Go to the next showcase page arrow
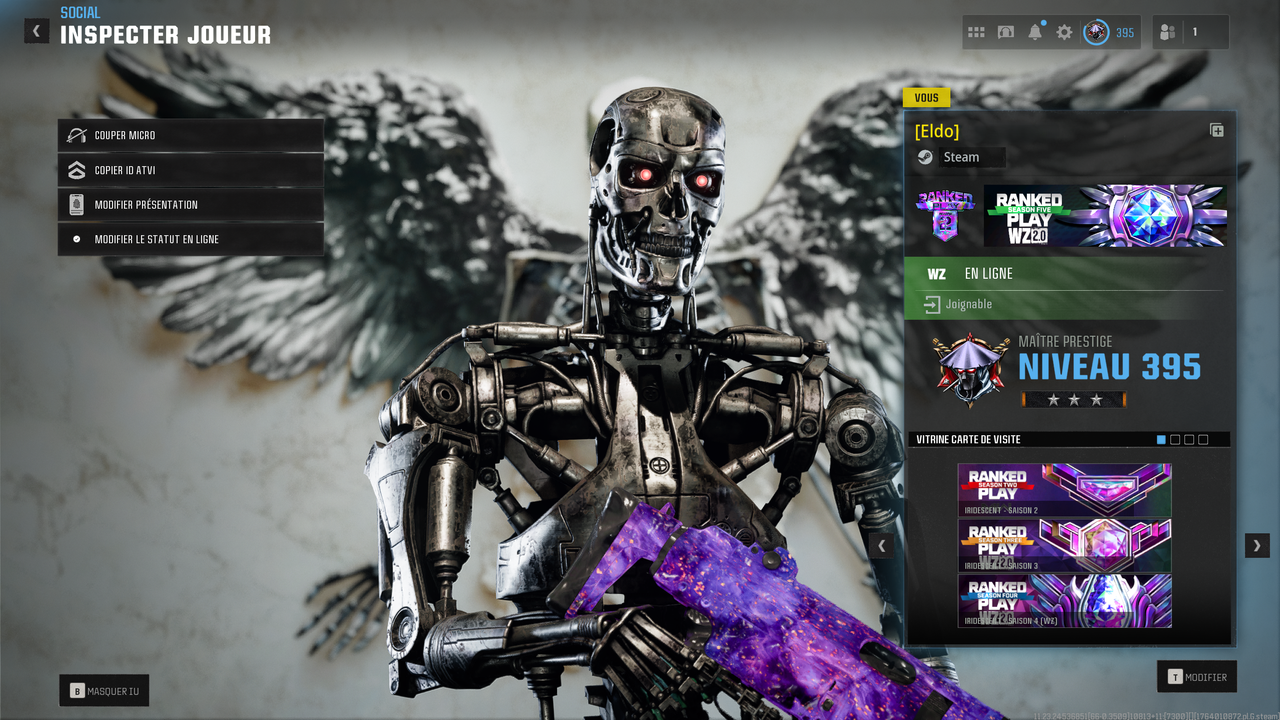Image resolution: width=1280 pixels, height=720 pixels. point(1257,545)
